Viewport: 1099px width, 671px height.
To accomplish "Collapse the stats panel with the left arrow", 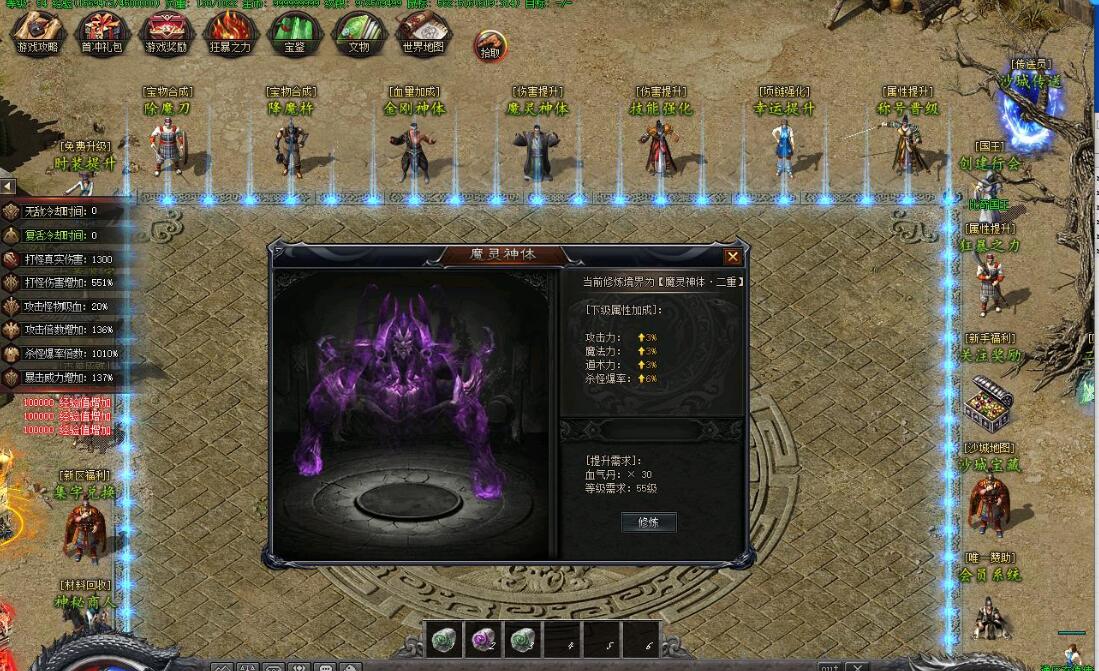I will click(8, 186).
